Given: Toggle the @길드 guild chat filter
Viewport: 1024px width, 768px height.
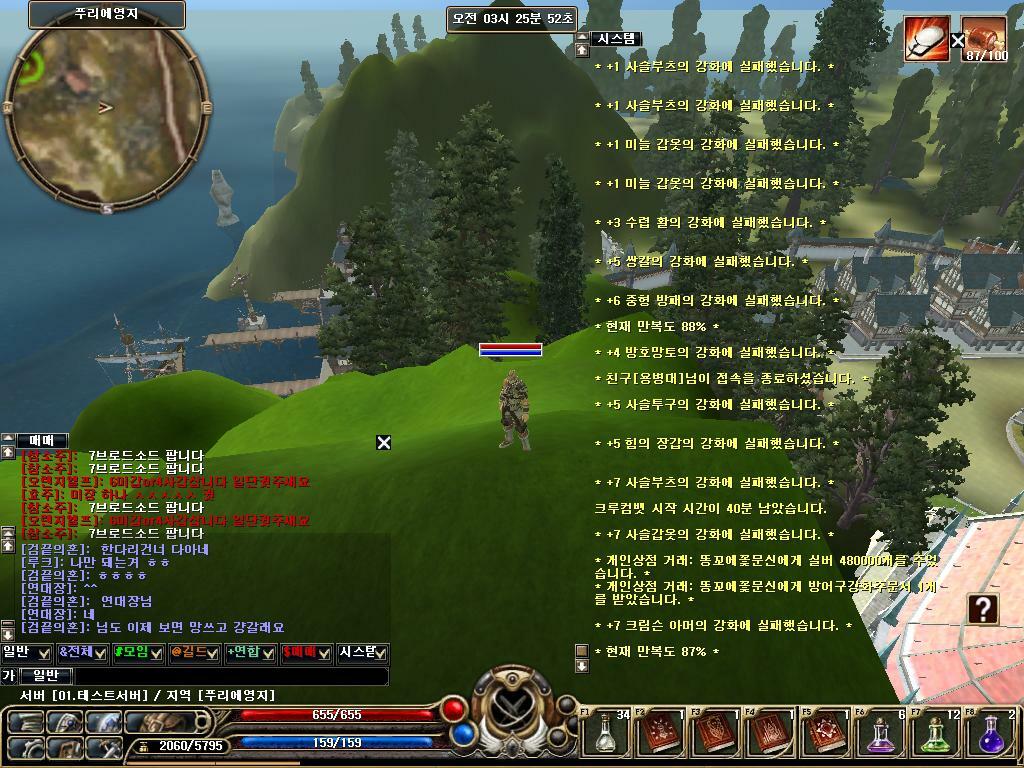Looking at the screenshot, I should [194, 653].
